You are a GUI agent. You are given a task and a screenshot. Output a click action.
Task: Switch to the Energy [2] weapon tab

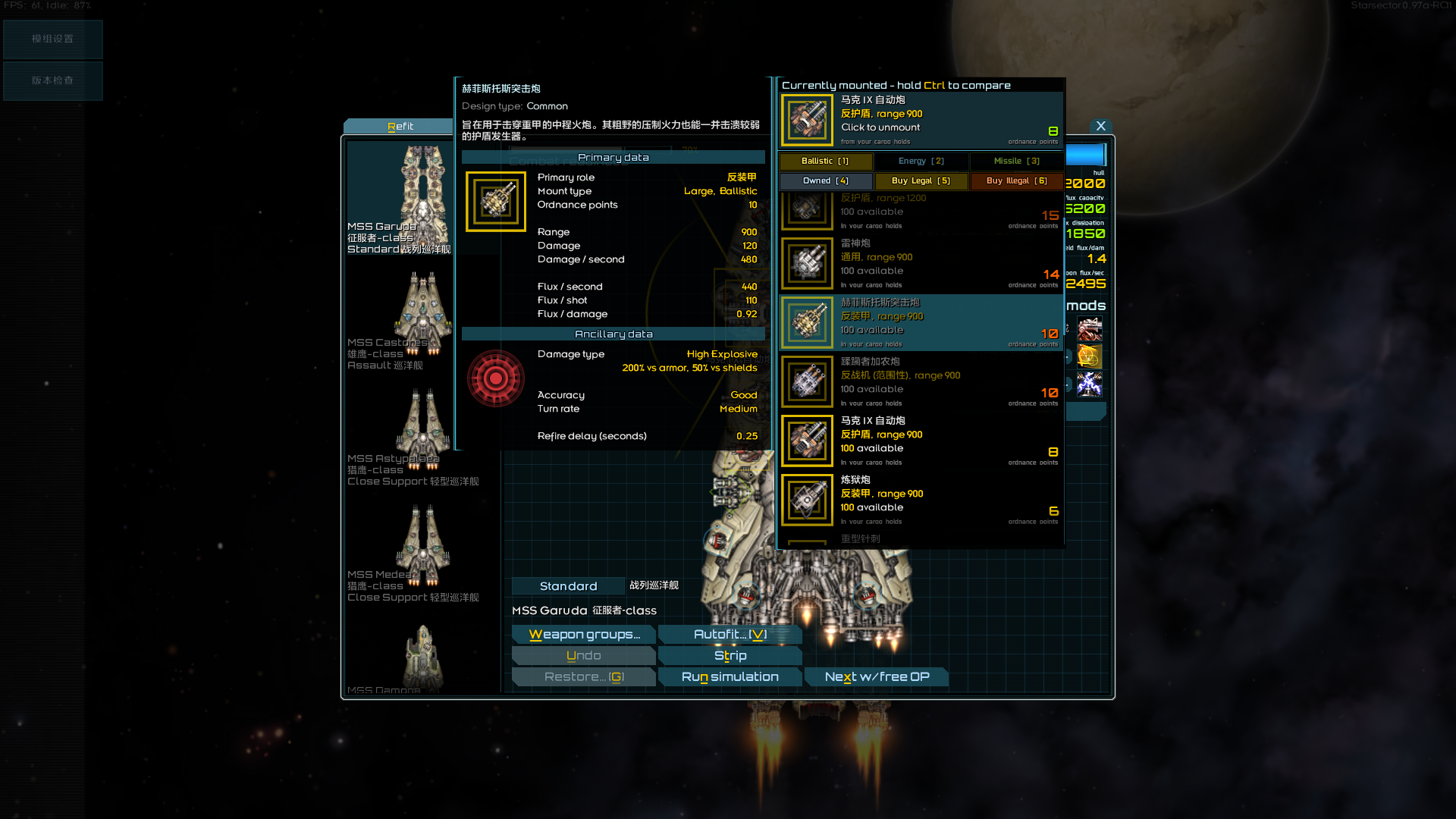click(921, 161)
